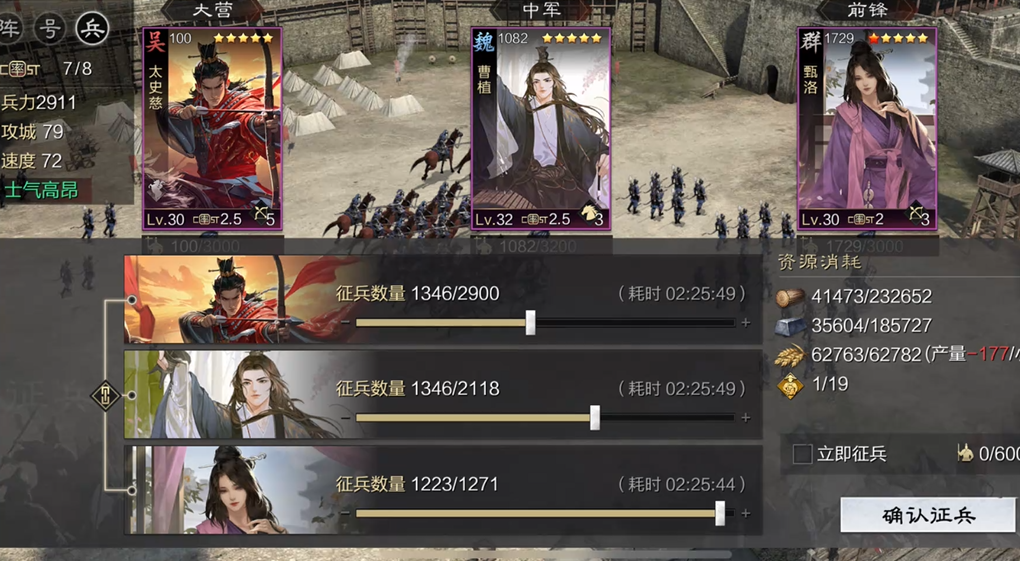This screenshot has height=561, width=1020.
Task: Click 甄洛 troop slider handle
Action: tap(720, 513)
